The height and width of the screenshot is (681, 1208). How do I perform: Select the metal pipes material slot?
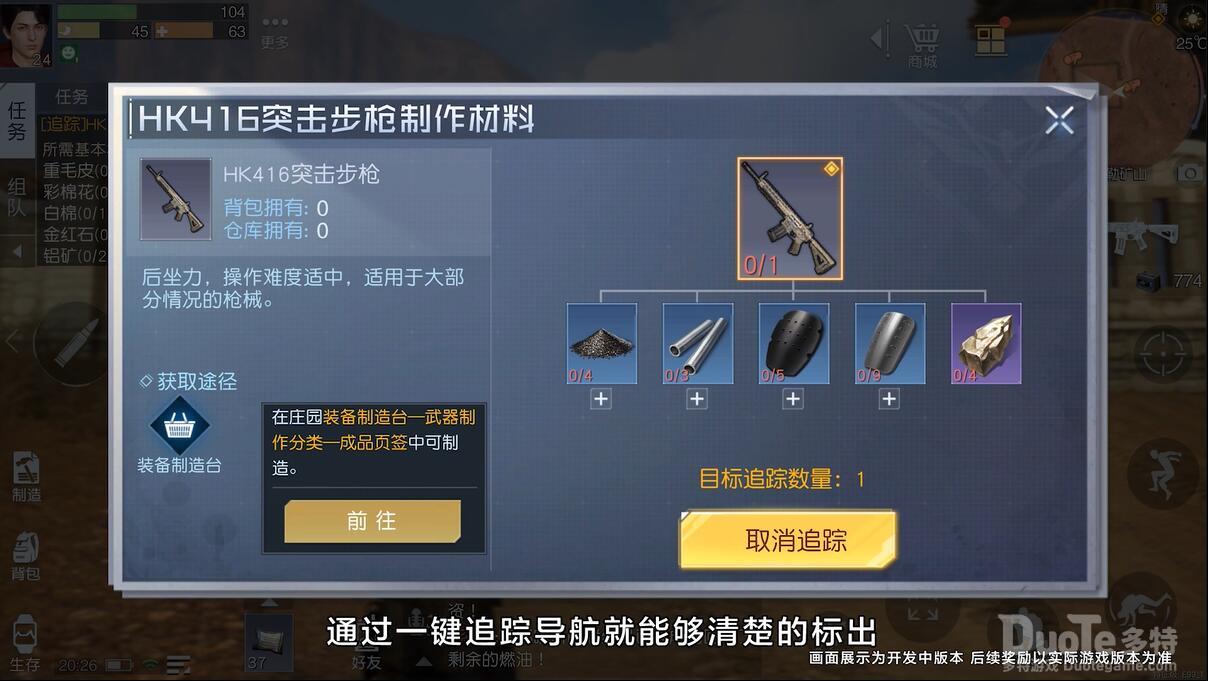tap(698, 344)
